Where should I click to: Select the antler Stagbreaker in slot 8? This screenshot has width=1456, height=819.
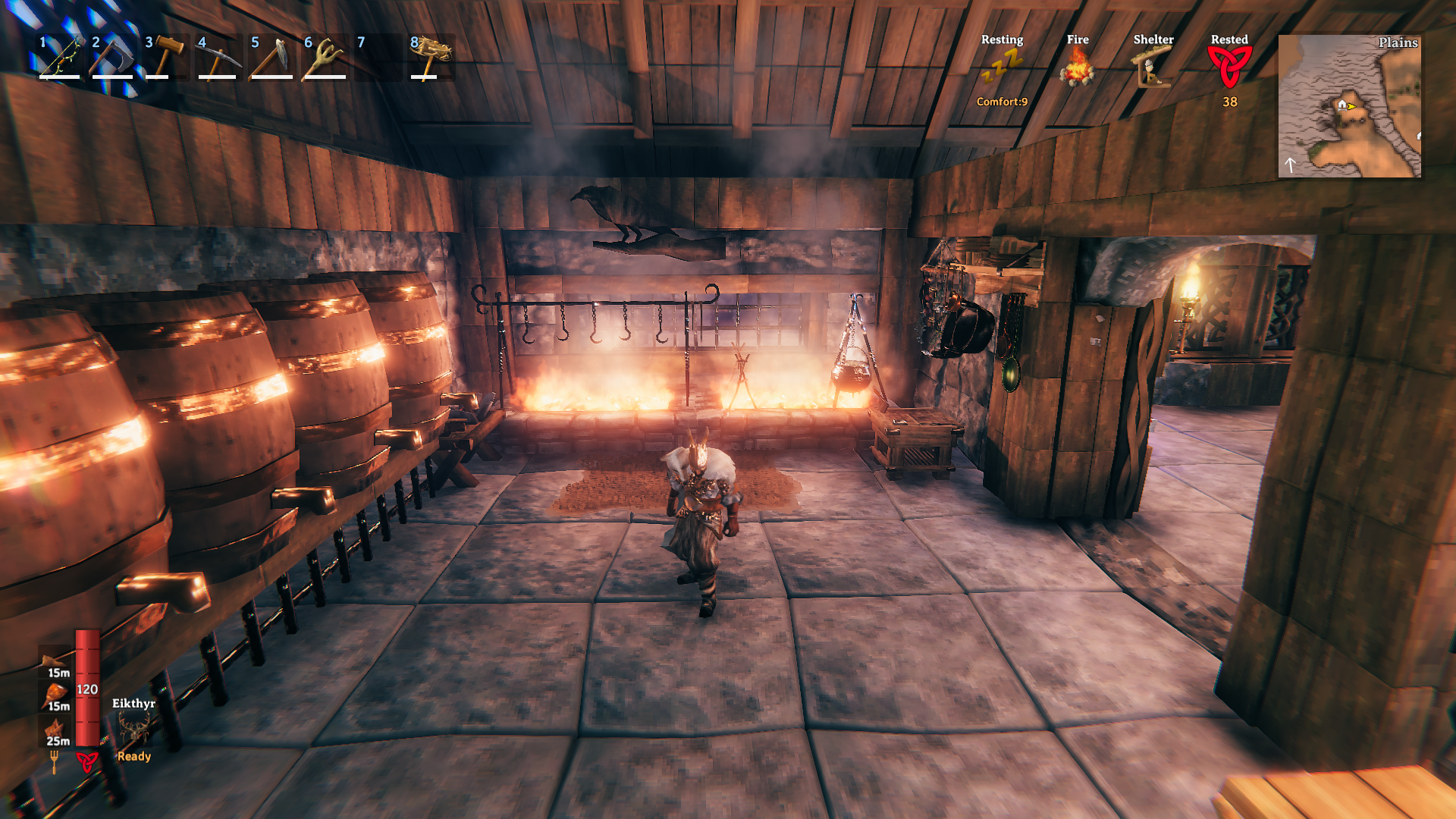(431, 57)
